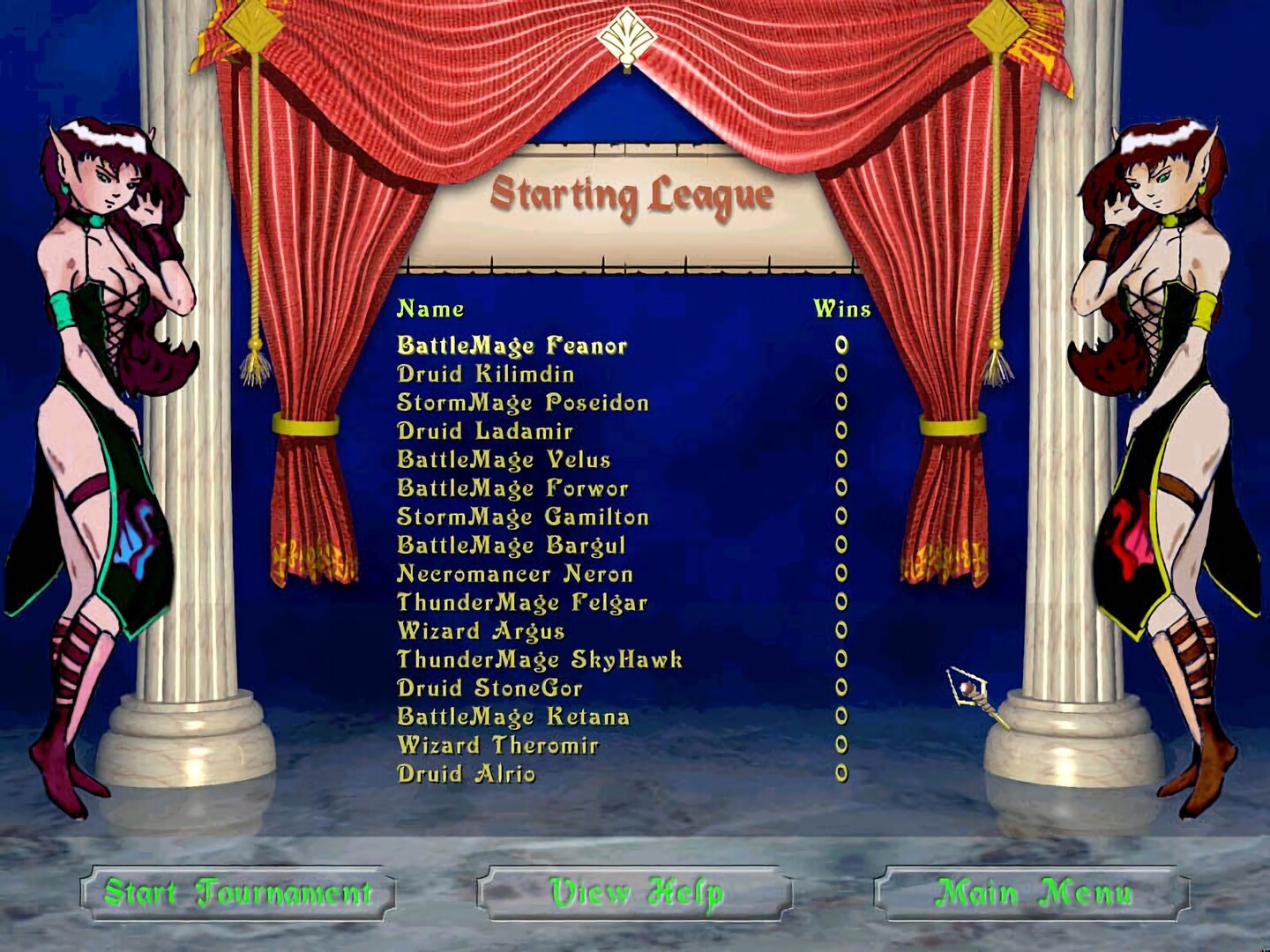The height and width of the screenshot is (952, 1270).
Task: Select BattleMage Feanor from the league list
Action: (x=512, y=346)
